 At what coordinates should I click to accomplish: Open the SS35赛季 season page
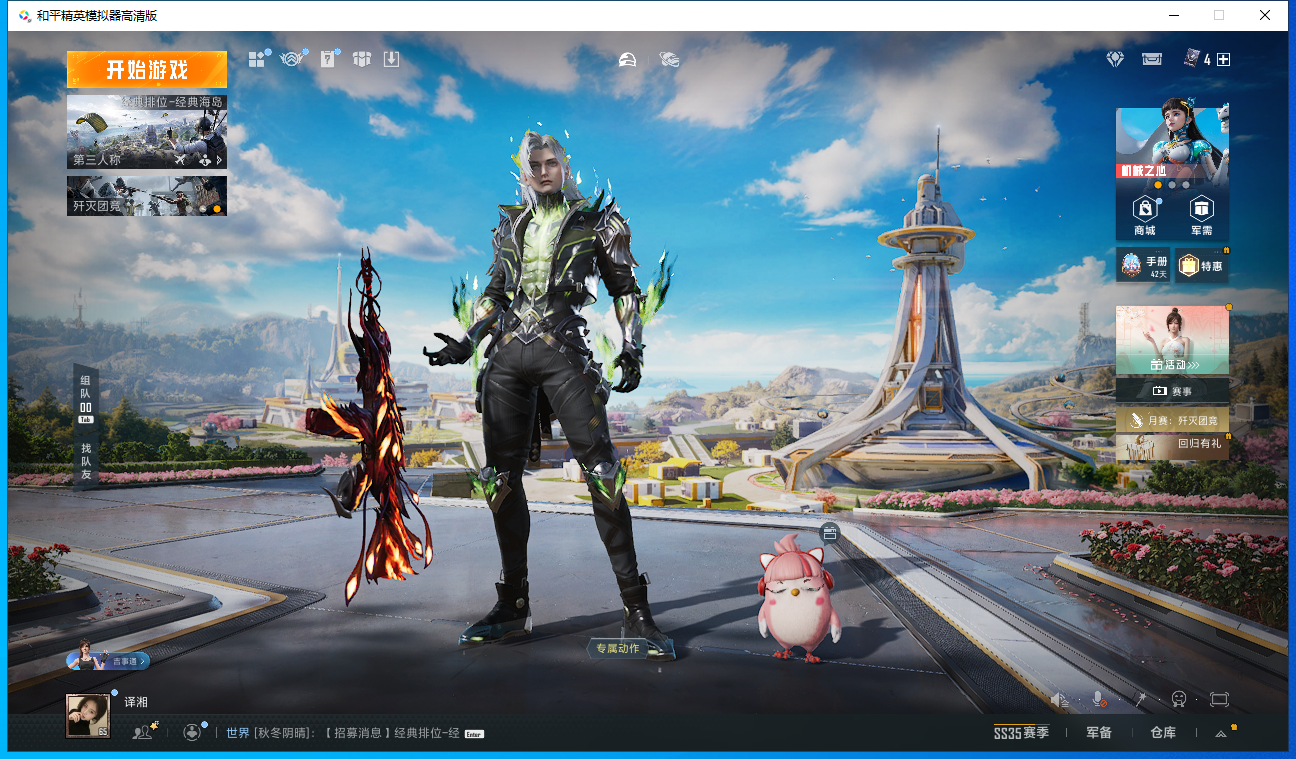pos(1021,733)
